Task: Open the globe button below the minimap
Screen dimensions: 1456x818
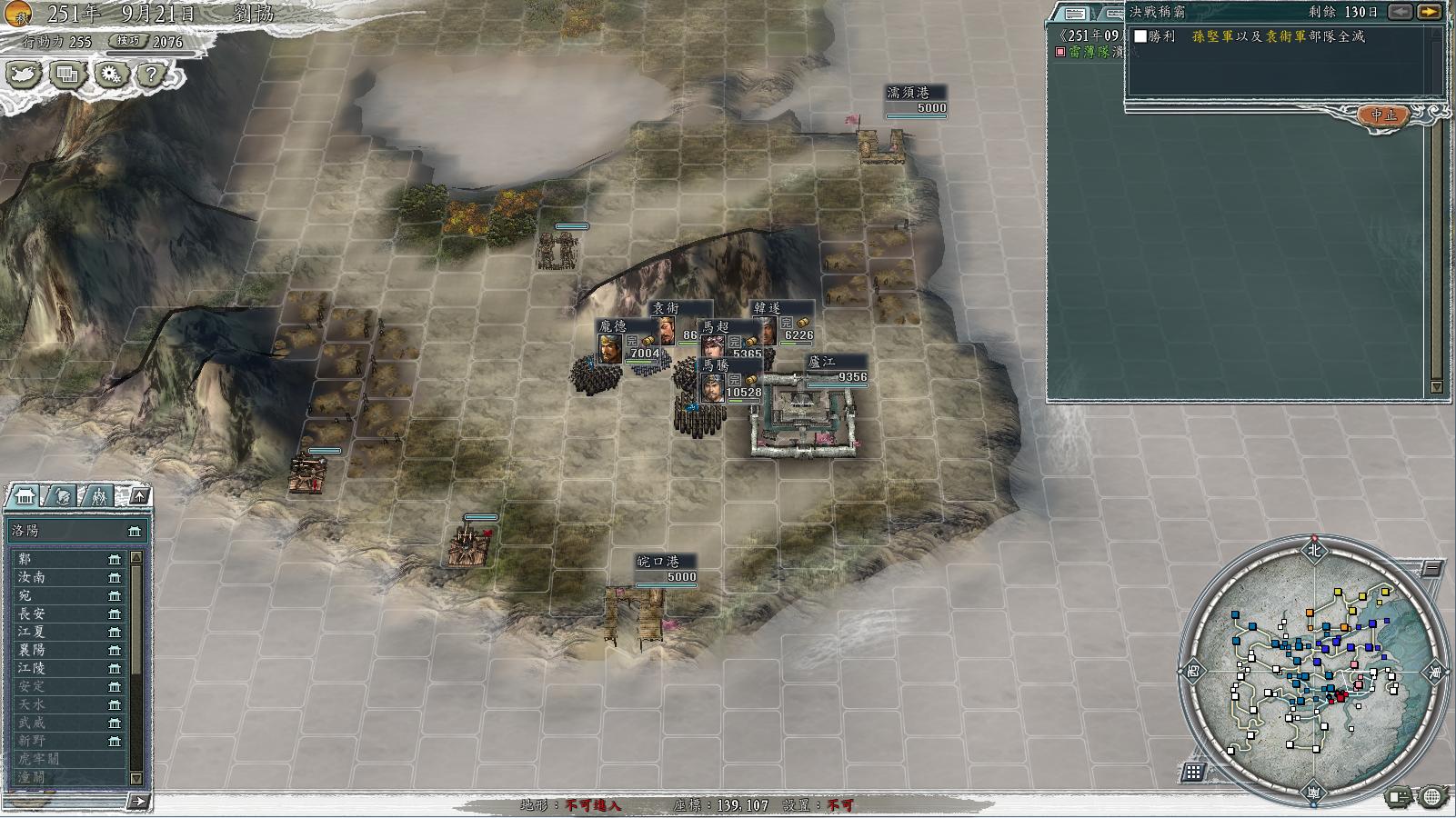Action: coord(1431,798)
